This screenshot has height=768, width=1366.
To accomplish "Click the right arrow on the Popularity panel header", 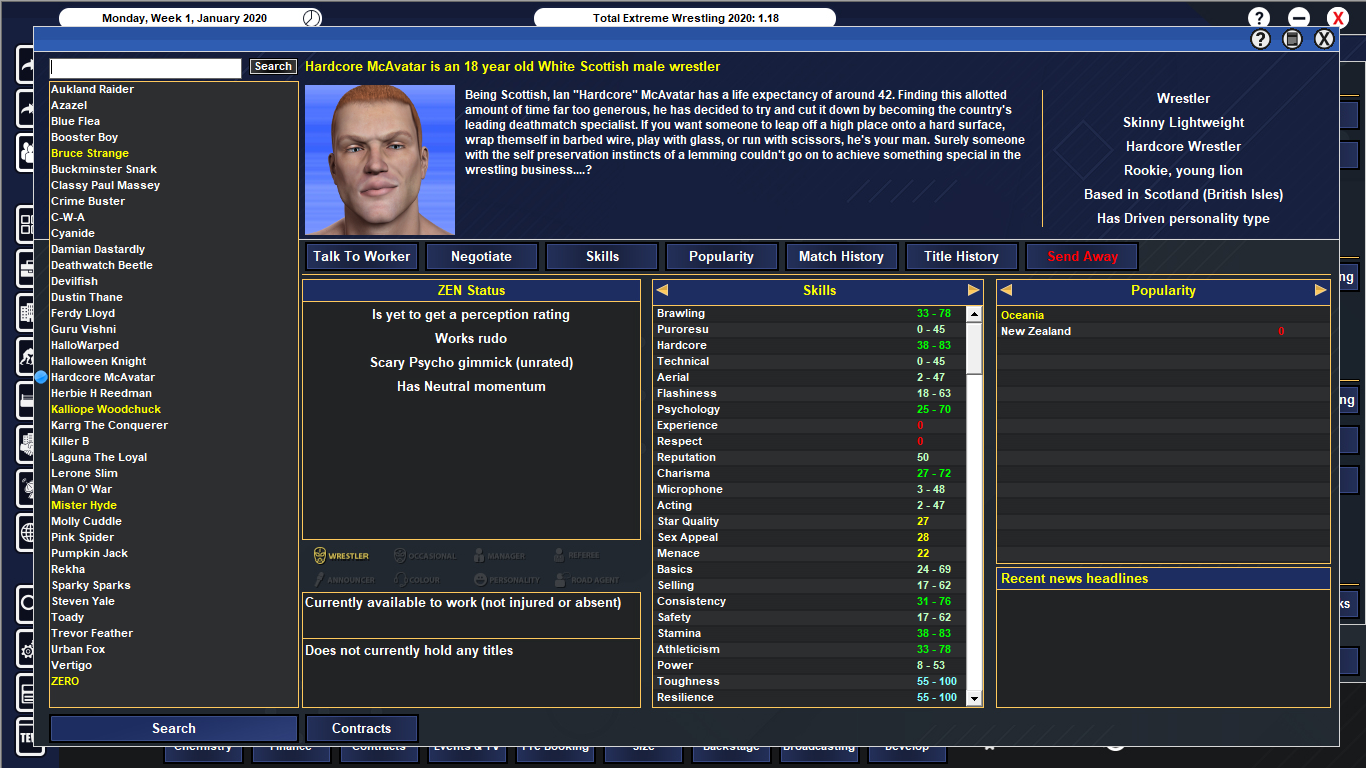I will 1320,289.
